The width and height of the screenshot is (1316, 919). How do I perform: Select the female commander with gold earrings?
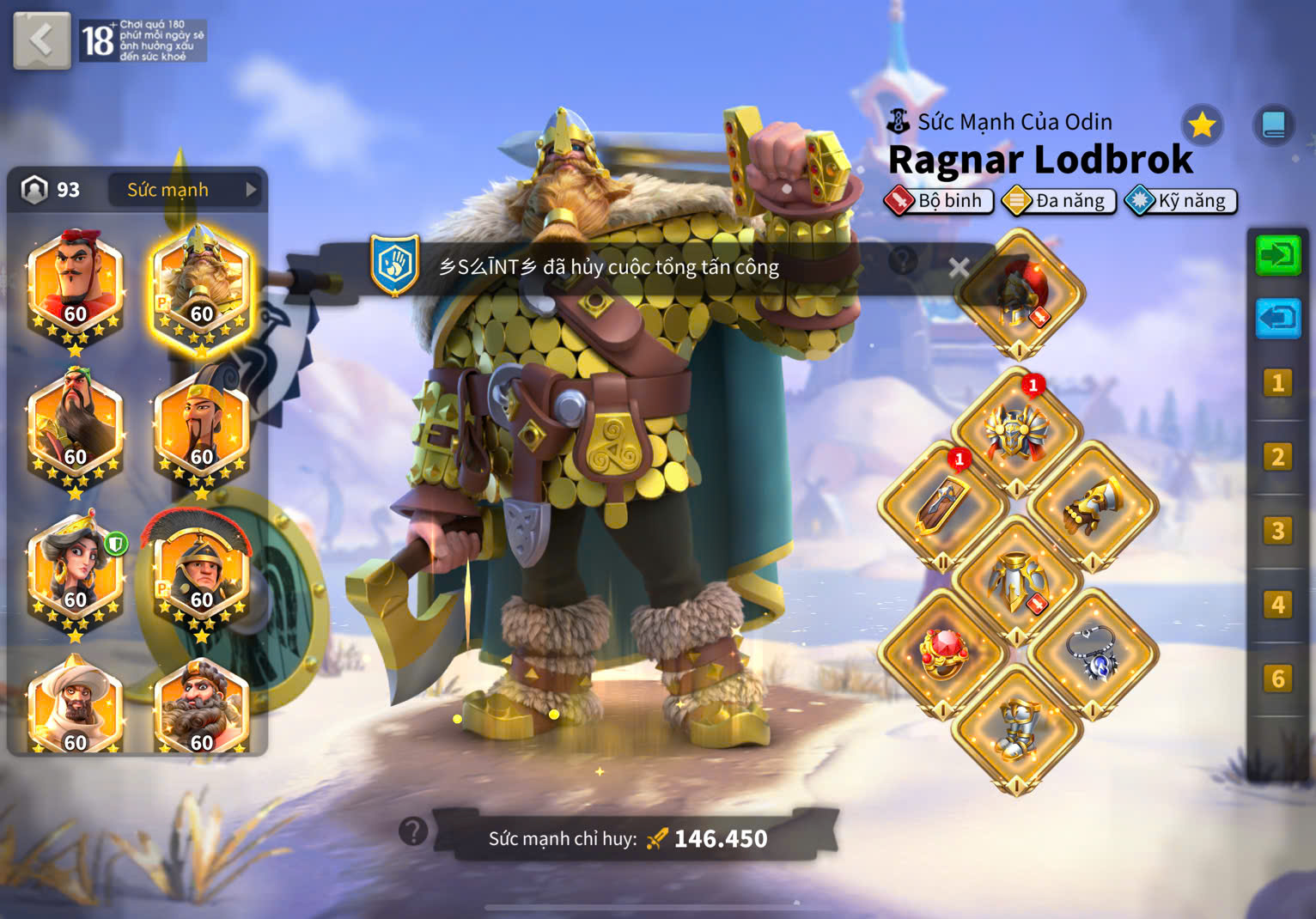point(76,574)
